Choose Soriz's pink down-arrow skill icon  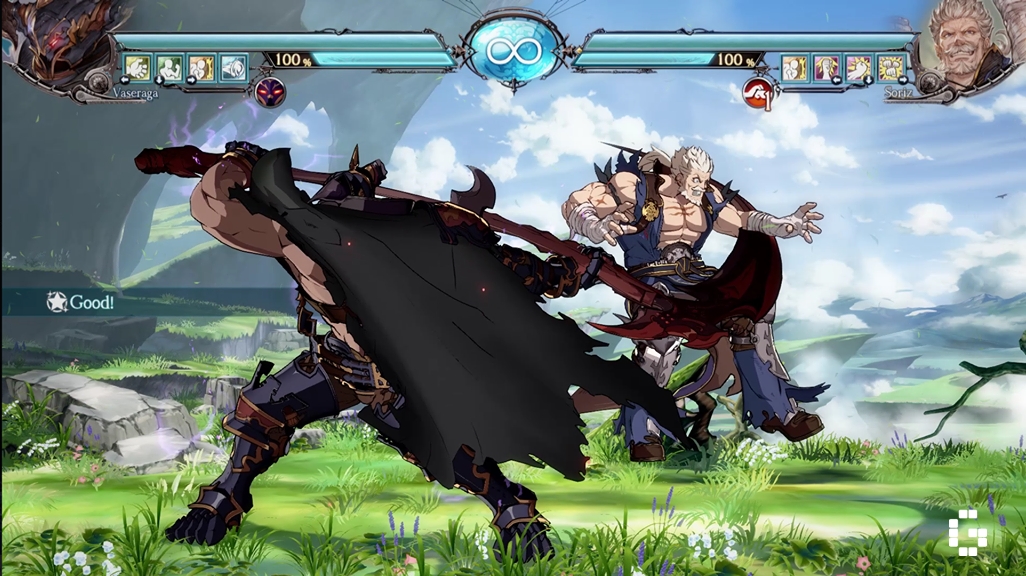[x=858, y=67]
